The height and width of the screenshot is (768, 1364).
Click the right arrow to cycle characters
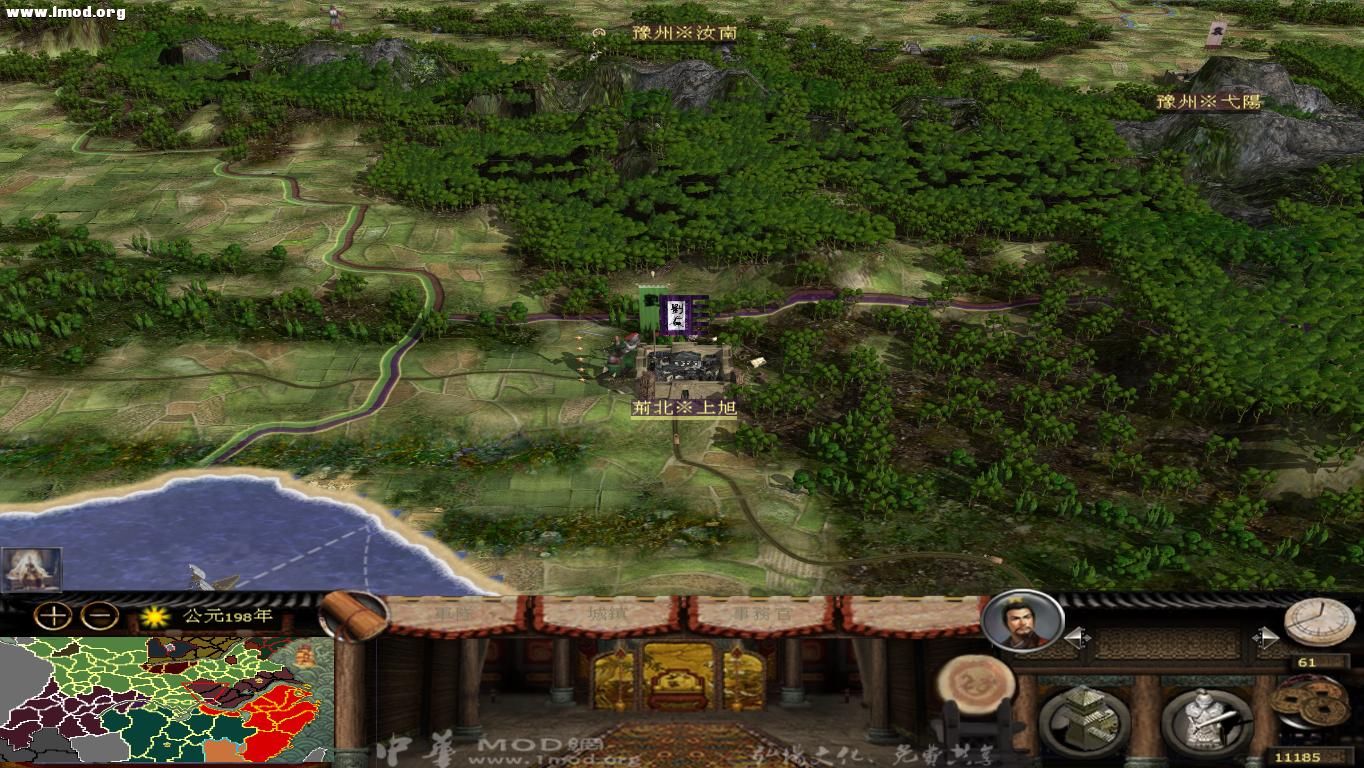point(1268,637)
